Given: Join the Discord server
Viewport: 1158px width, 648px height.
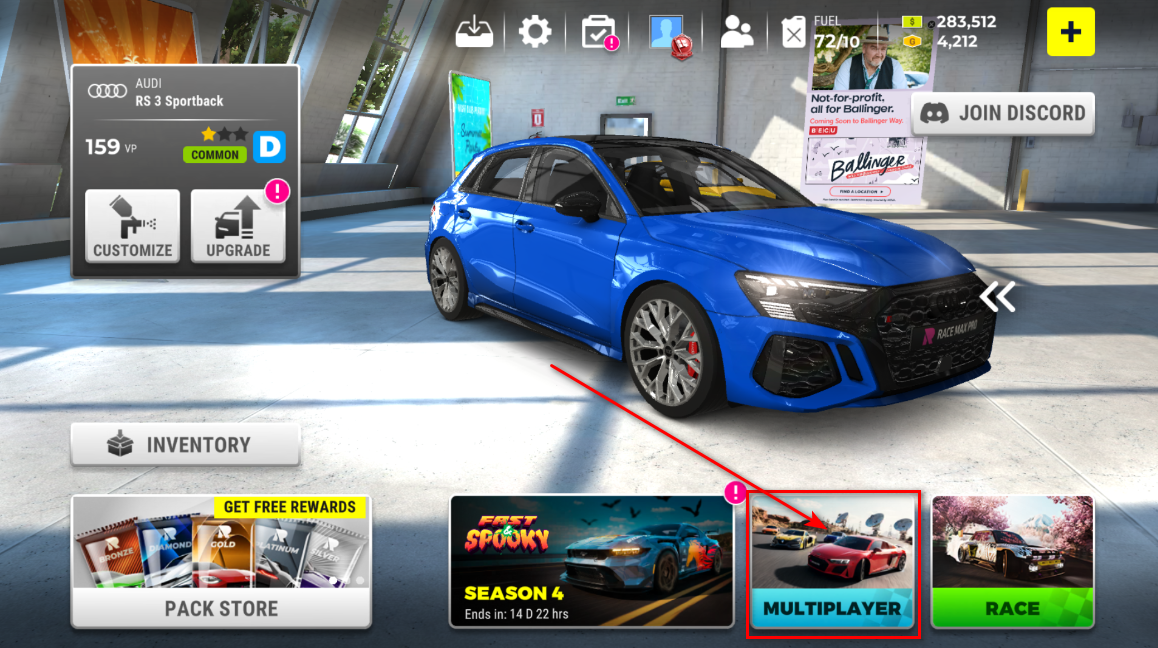Looking at the screenshot, I should point(1003,113).
